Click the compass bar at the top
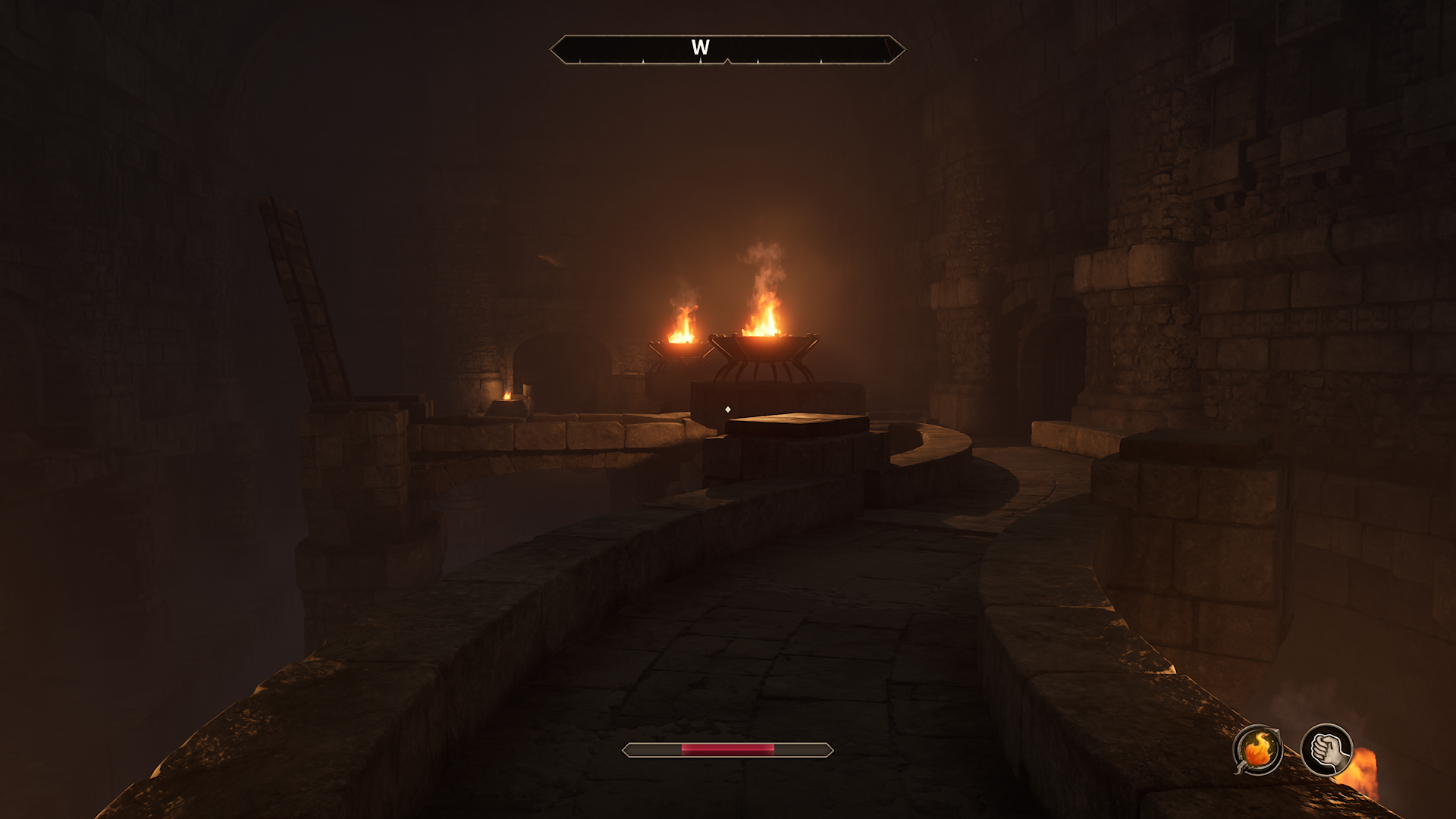 (728, 48)
